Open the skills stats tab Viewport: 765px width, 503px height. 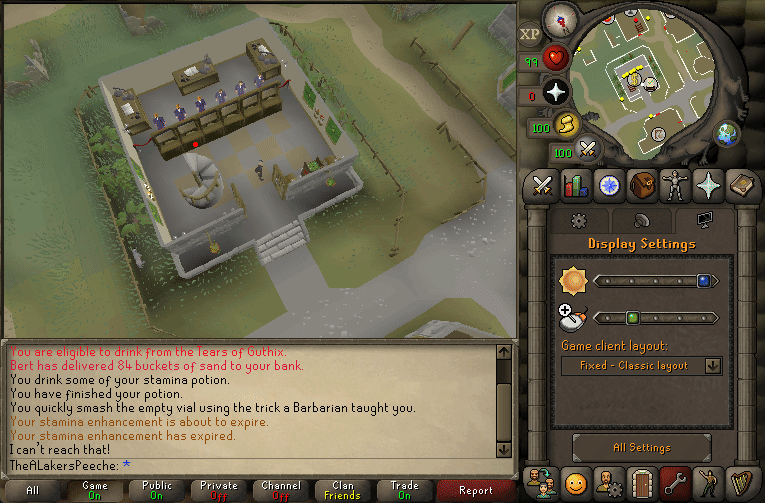pyautogui.click(x=576, y=185)
